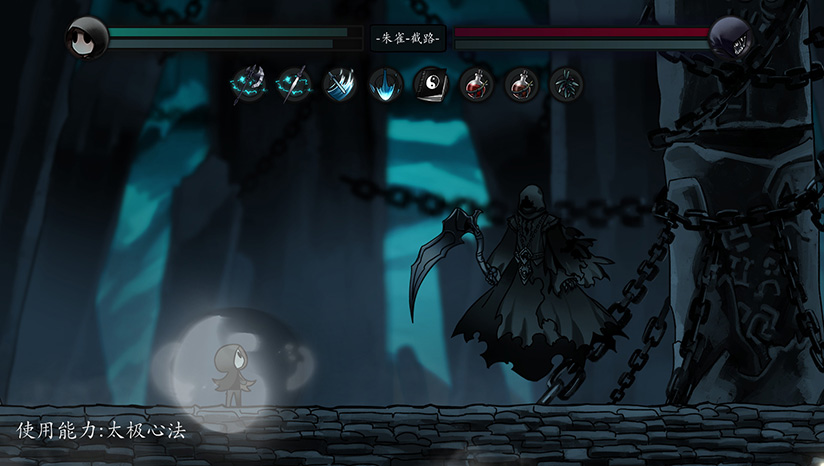824x466 pixels.
Task: Cast the blue flame burst skill
Action: pos(386,84)
